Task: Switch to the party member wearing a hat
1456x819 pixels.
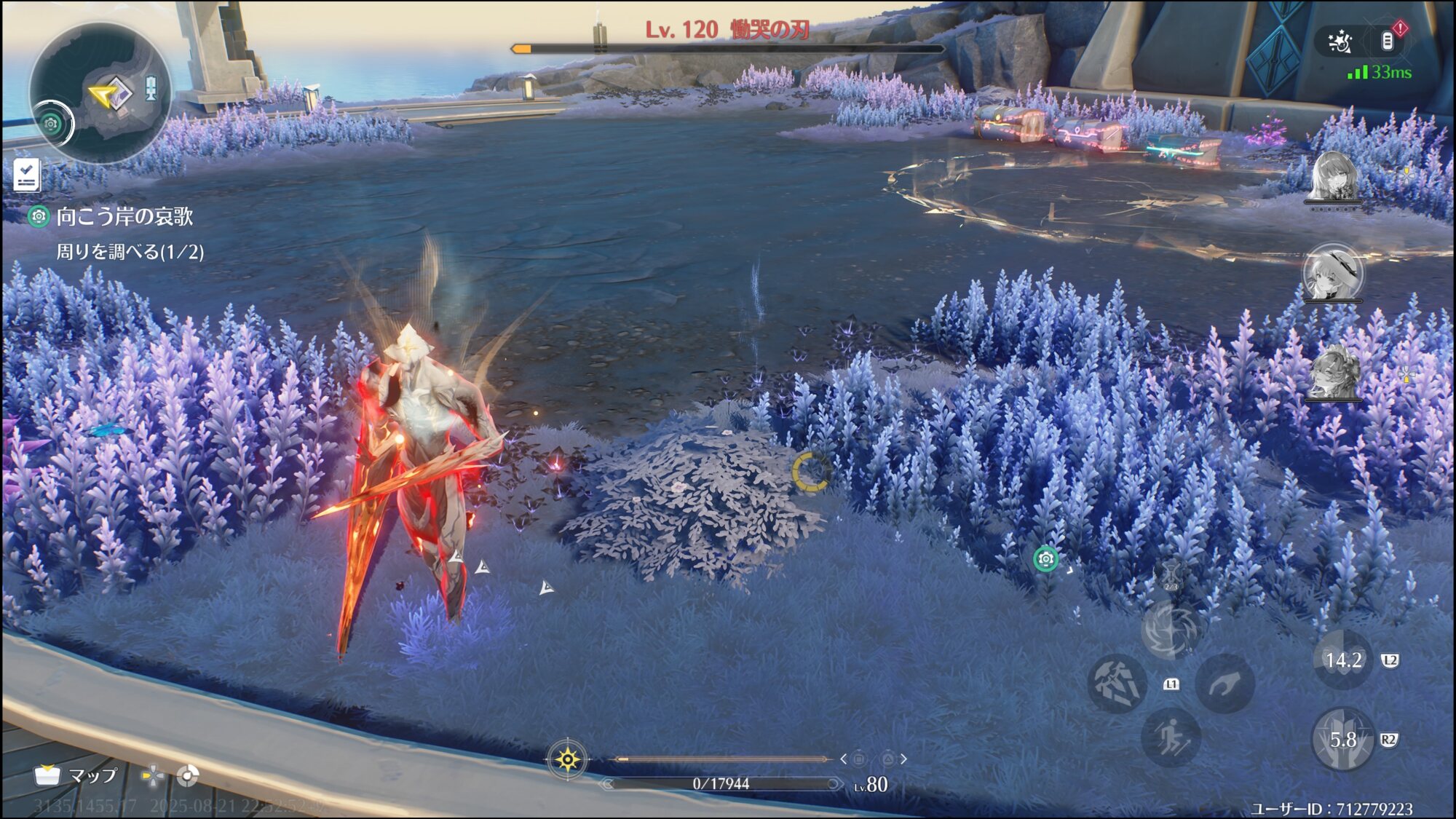Action: tap(1333, 272)
